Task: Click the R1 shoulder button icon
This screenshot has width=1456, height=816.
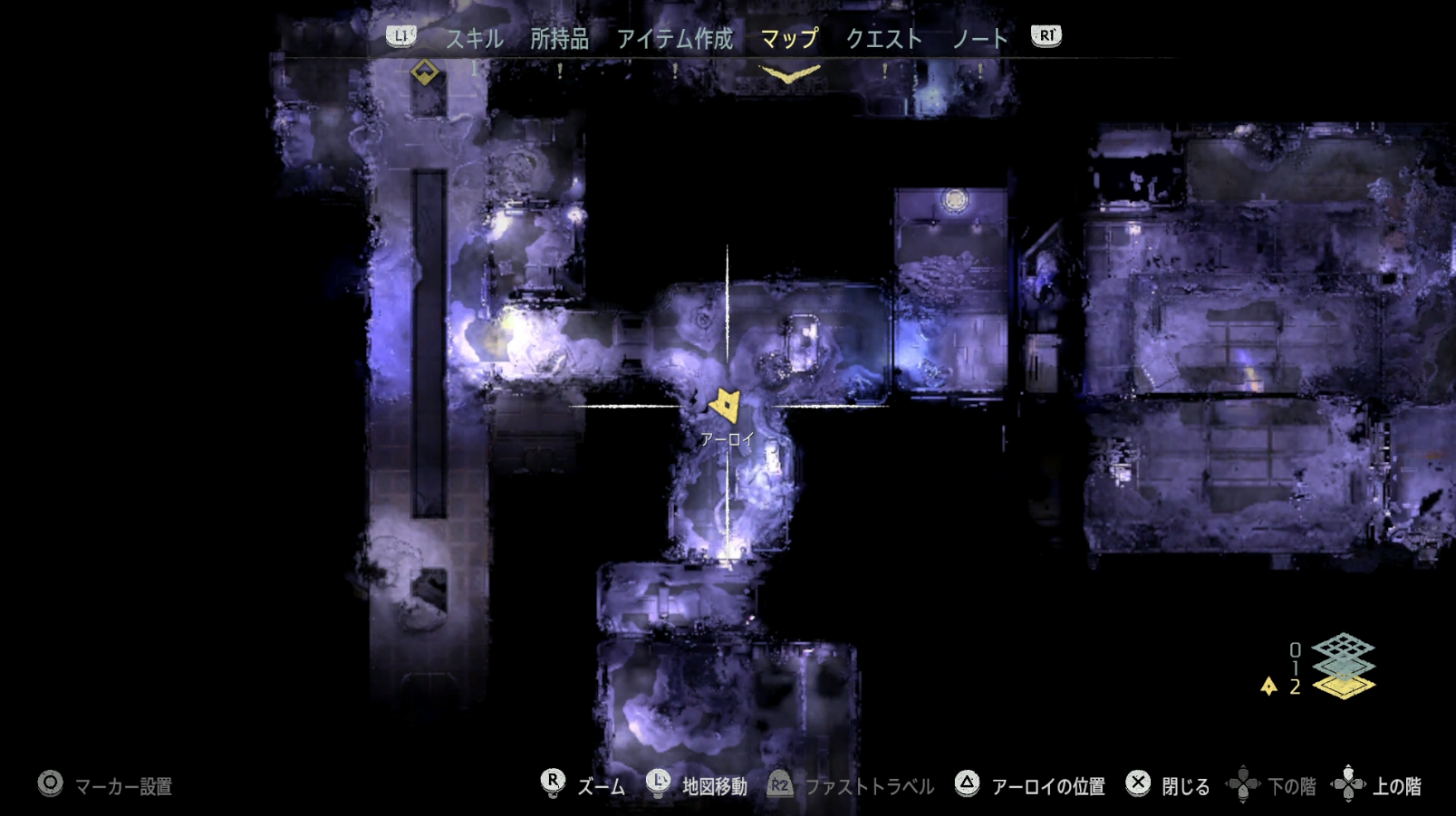Action: (x=1046, y=37)
